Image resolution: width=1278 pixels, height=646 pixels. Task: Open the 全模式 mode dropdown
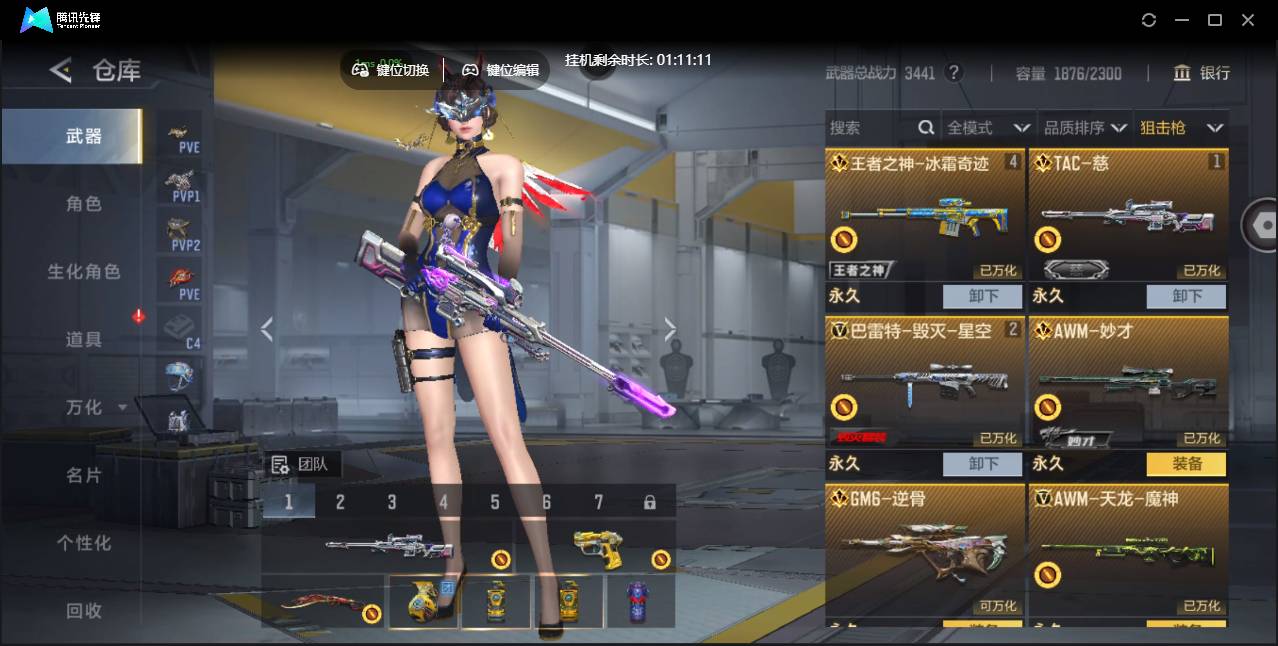click(x=988, y=128)
